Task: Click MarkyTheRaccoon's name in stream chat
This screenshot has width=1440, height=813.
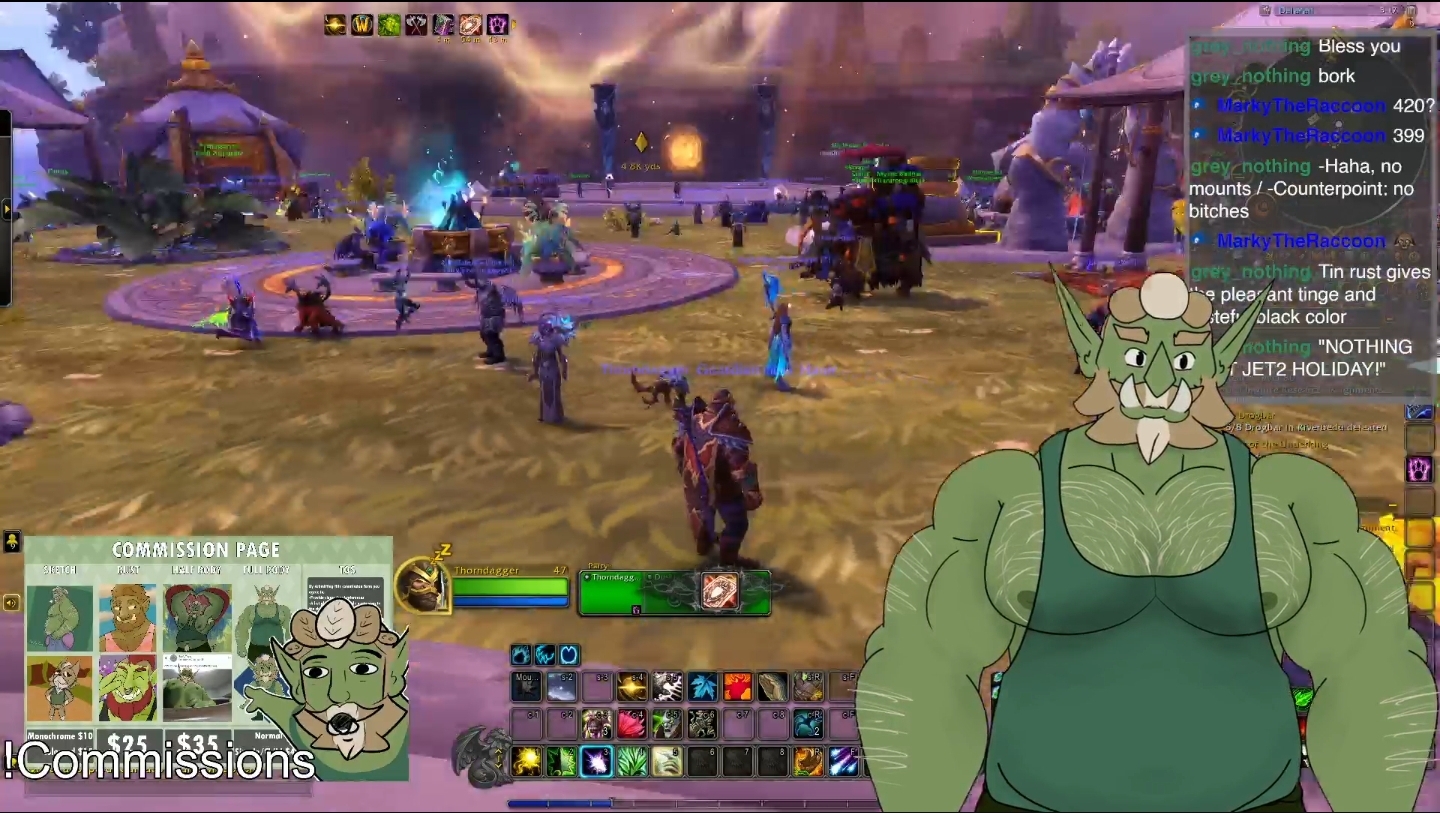Action: click(1300, 105)
